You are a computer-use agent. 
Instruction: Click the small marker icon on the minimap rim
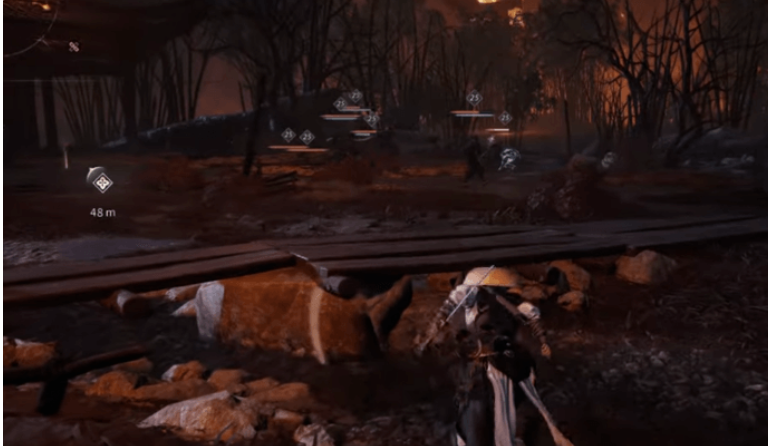point(73,46)
